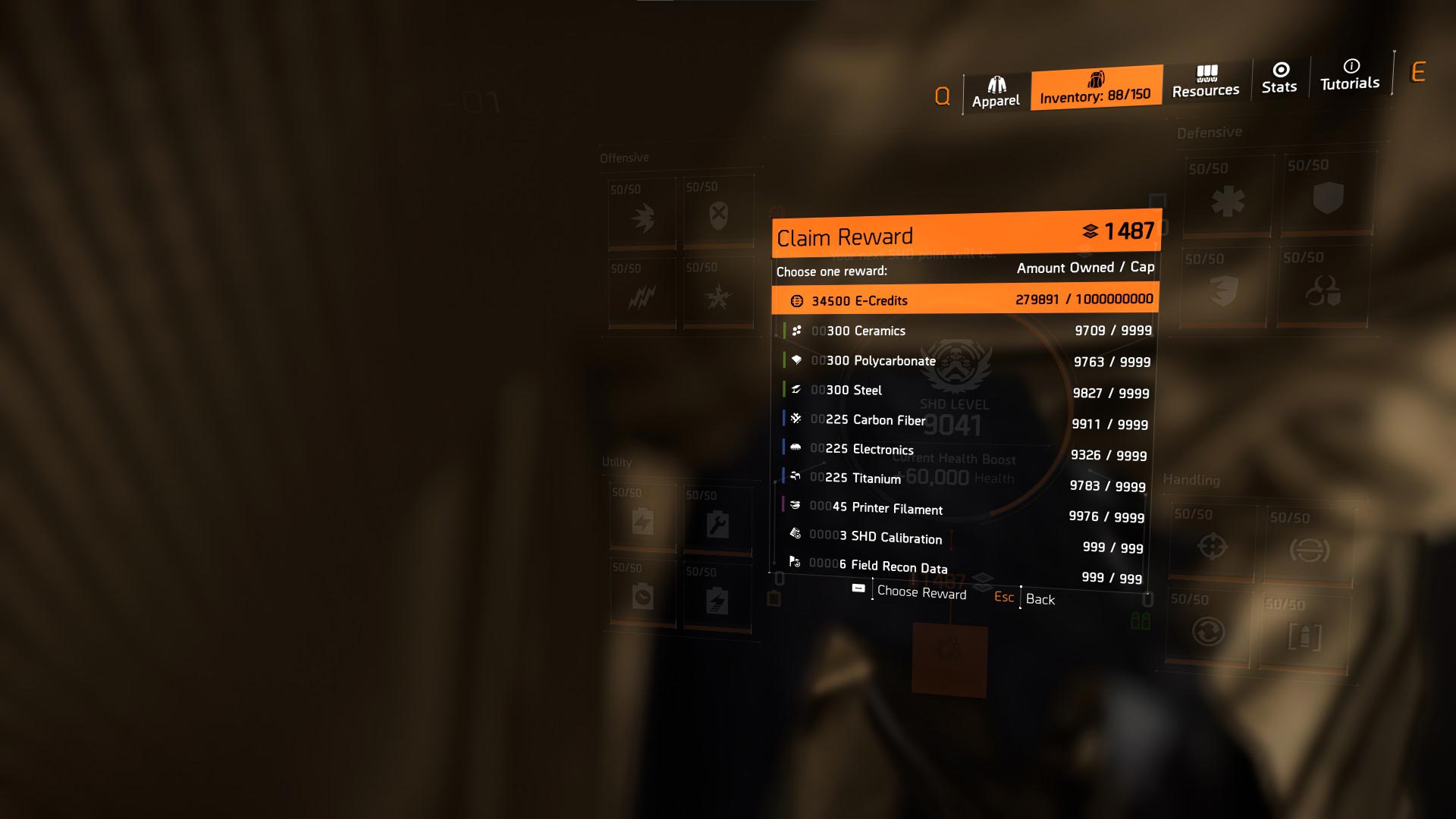Screen dimensions: 1456x819
Task: Open the Resources tab
Action: [x=1206, y=82]
